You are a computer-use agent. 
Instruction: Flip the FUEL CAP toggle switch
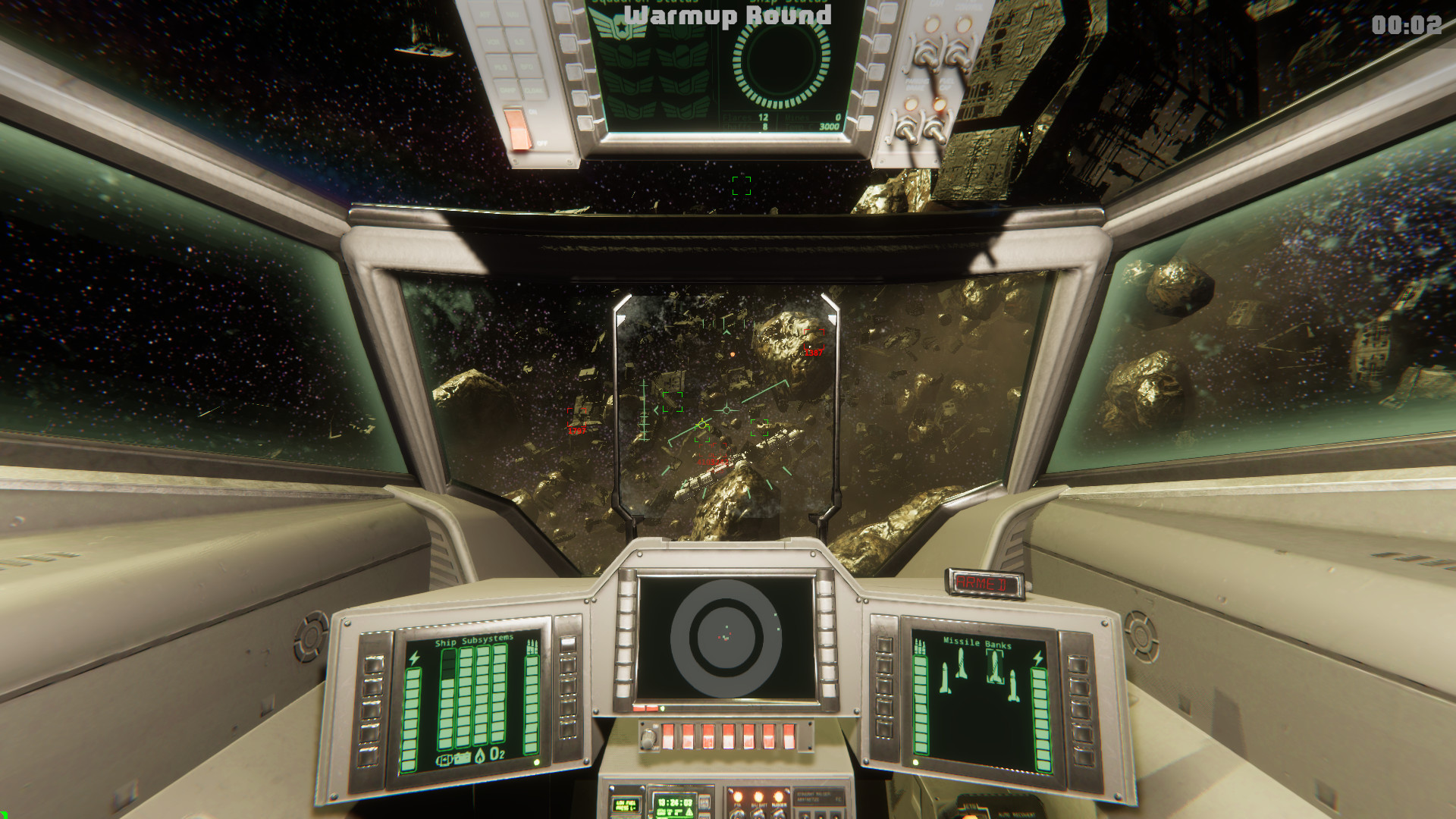point(959,56)
